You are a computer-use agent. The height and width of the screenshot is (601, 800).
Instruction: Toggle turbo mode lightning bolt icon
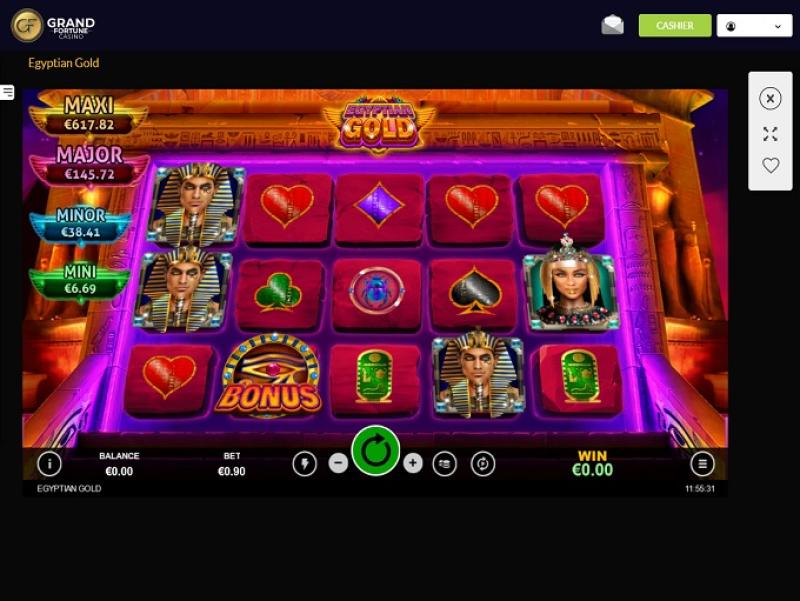click(304, 463)
